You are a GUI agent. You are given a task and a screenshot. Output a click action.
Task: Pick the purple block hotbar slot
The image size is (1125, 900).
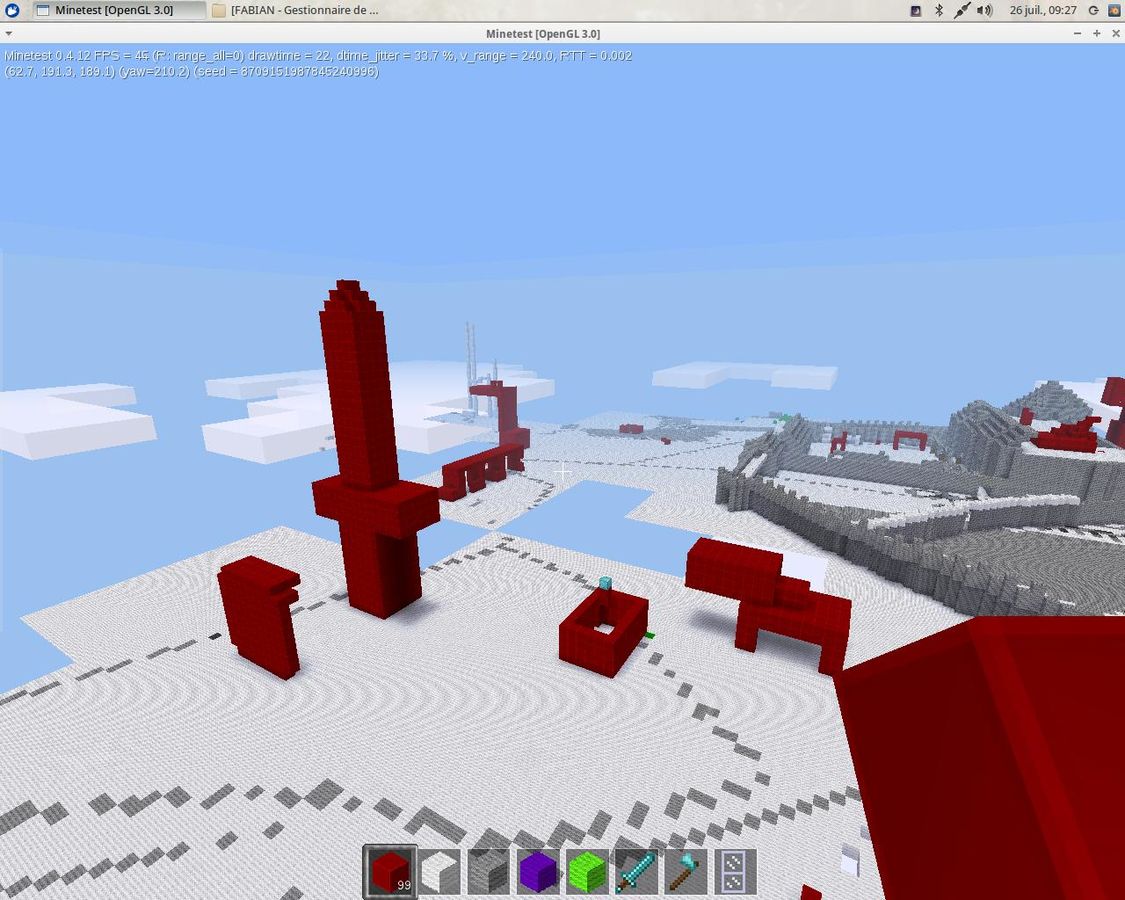click(537, 871)
